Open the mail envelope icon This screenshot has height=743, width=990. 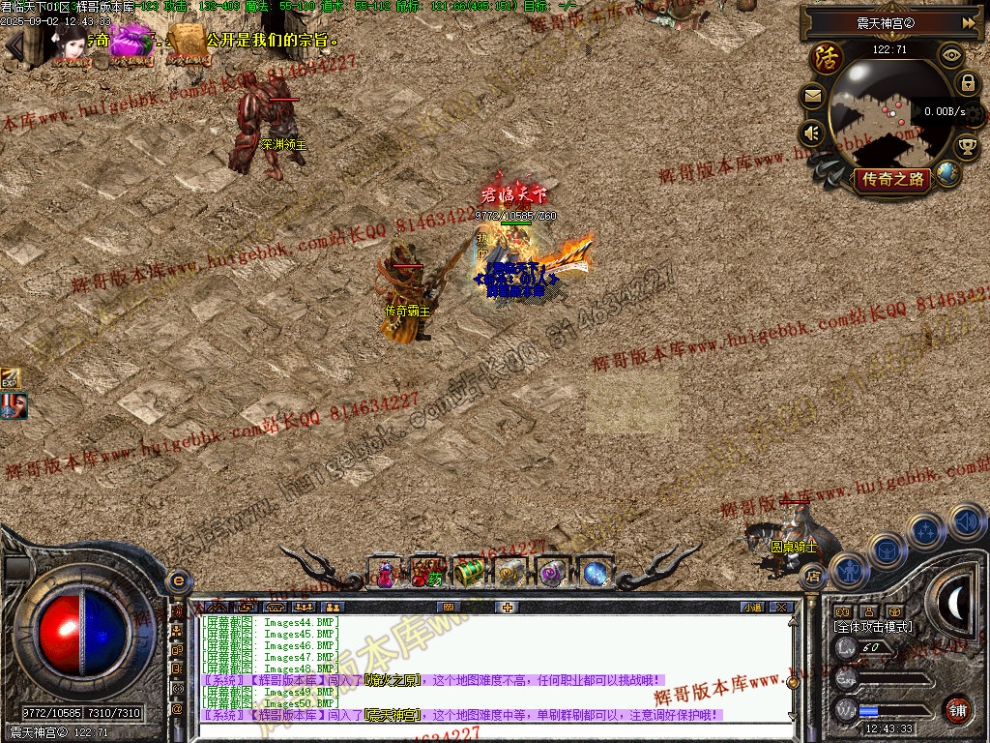tap(813, 97)
